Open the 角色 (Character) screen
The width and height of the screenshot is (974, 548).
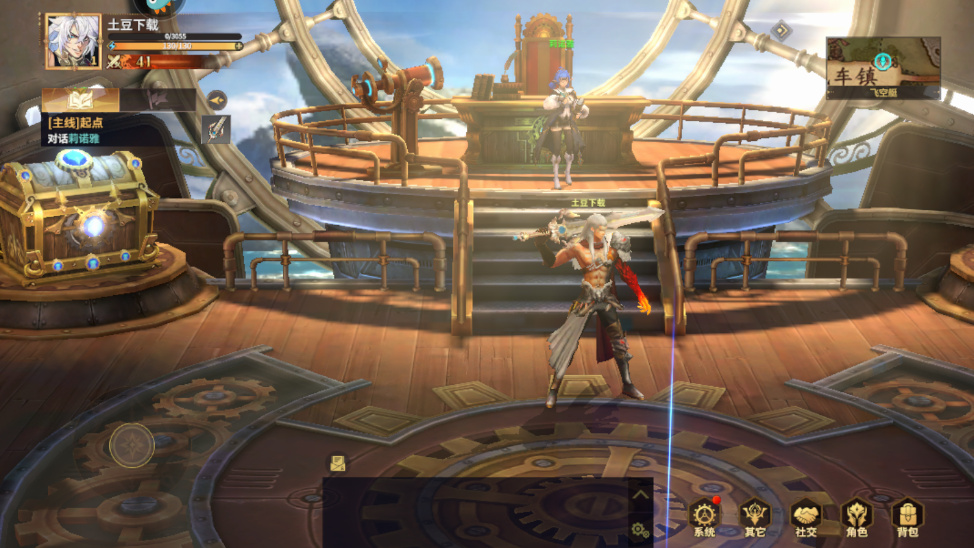click(x=857, y=516)
